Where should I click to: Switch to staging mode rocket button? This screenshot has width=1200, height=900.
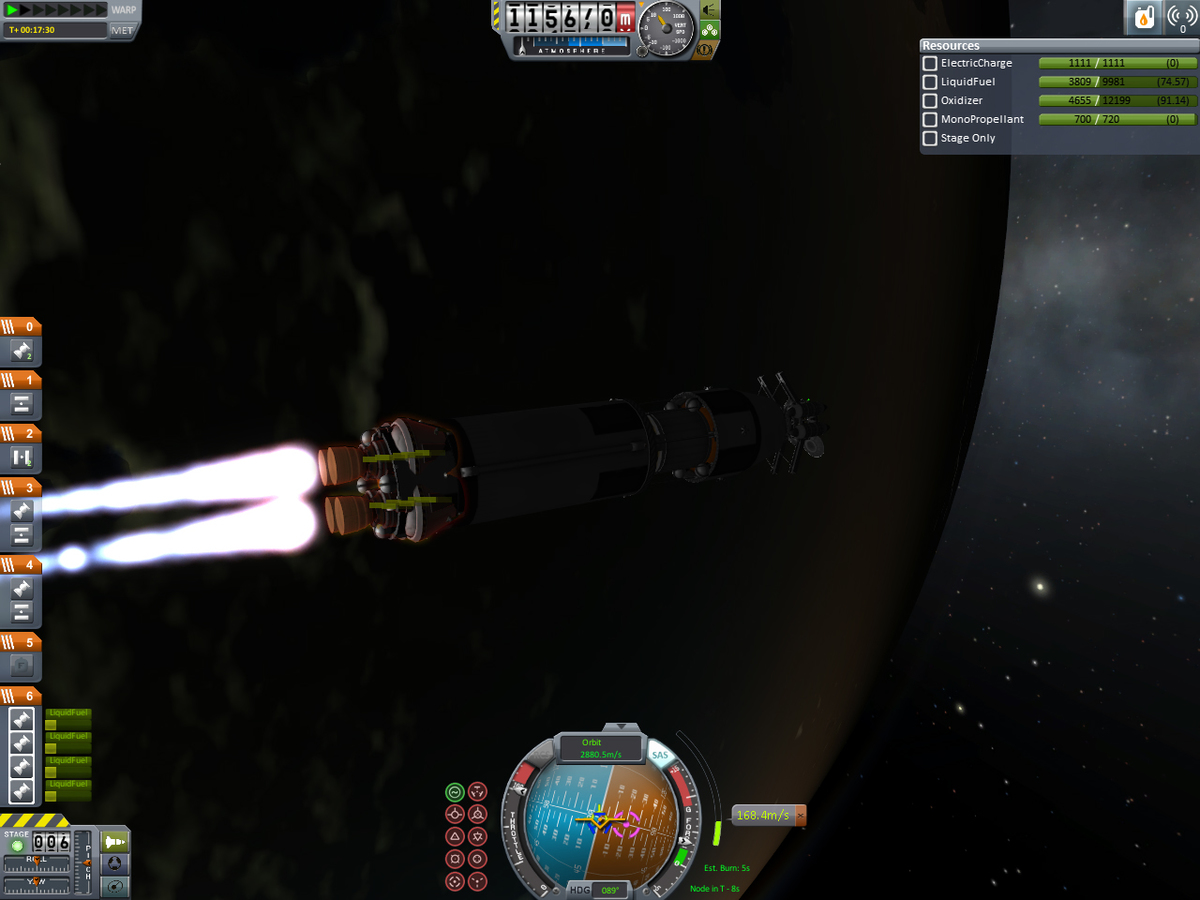coord(115,841)
